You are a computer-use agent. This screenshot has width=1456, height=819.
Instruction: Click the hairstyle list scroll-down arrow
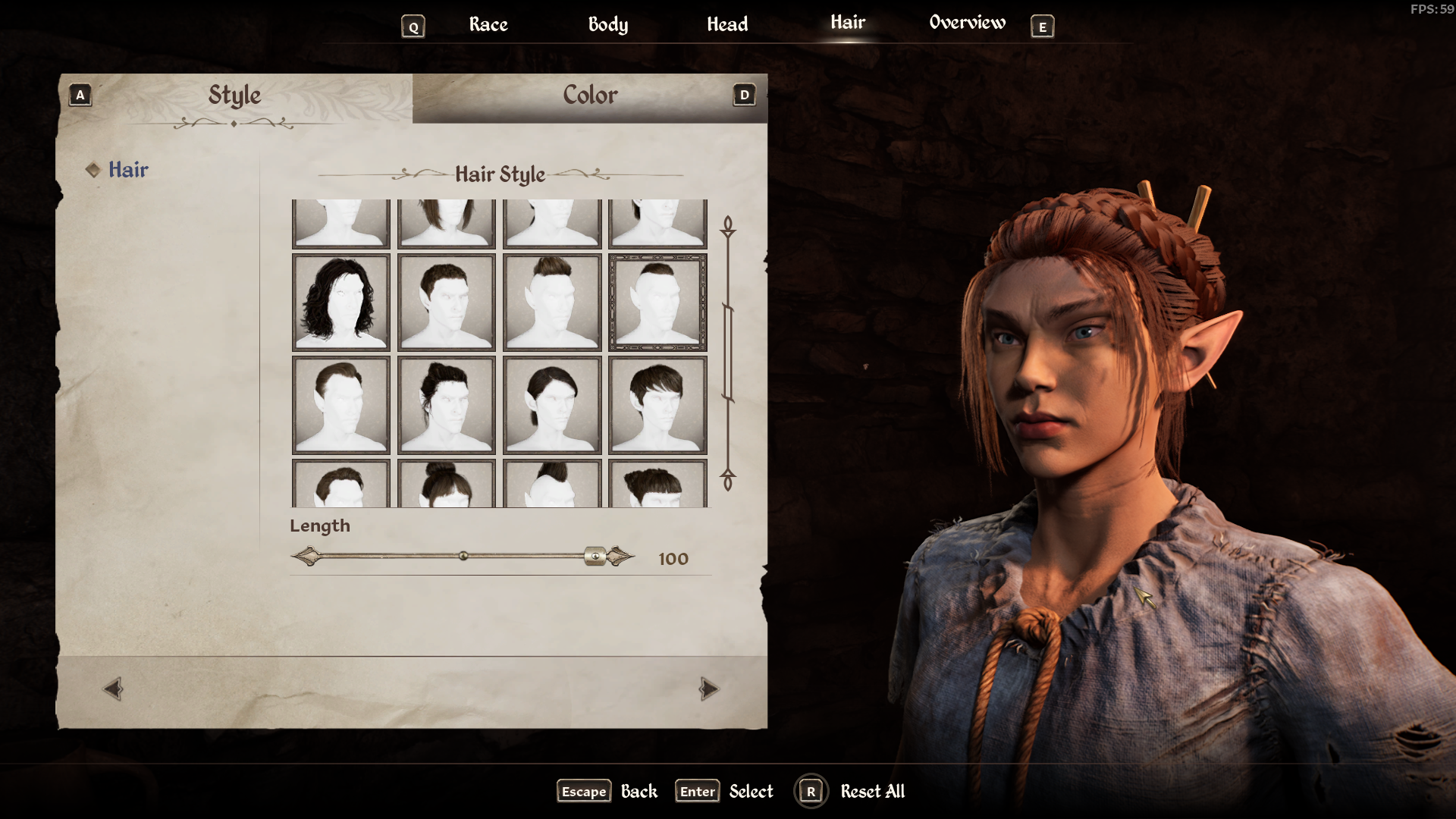point(728,482)
